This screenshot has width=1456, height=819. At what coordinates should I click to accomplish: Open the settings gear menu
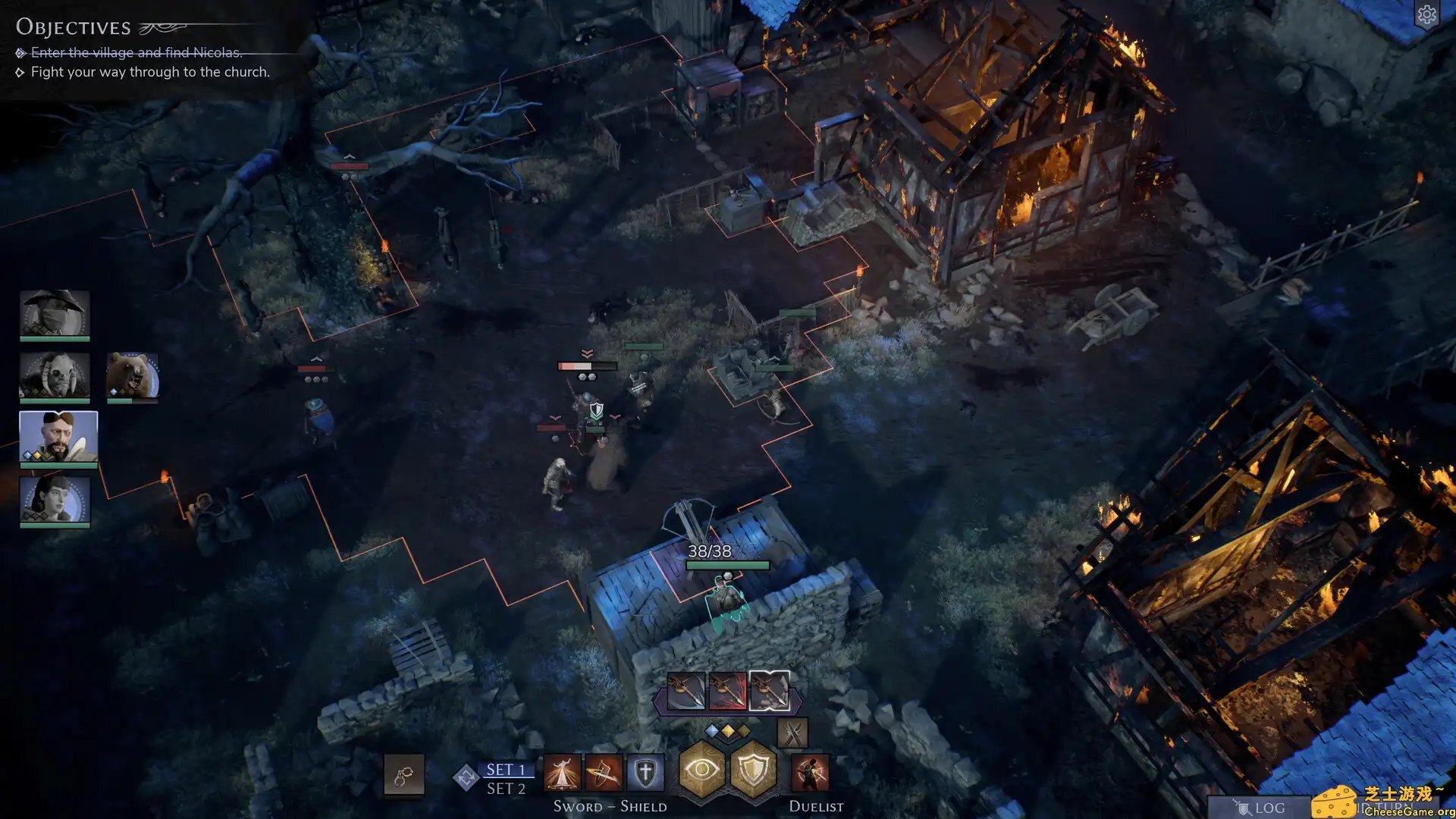coord(1426,15)
